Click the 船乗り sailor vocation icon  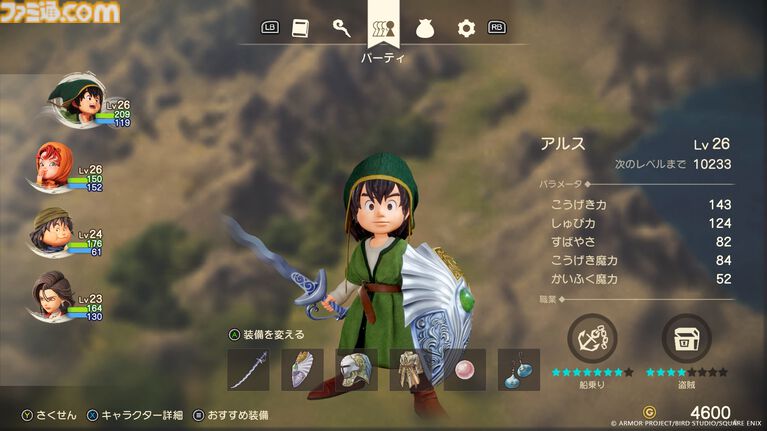pos(592,338)
